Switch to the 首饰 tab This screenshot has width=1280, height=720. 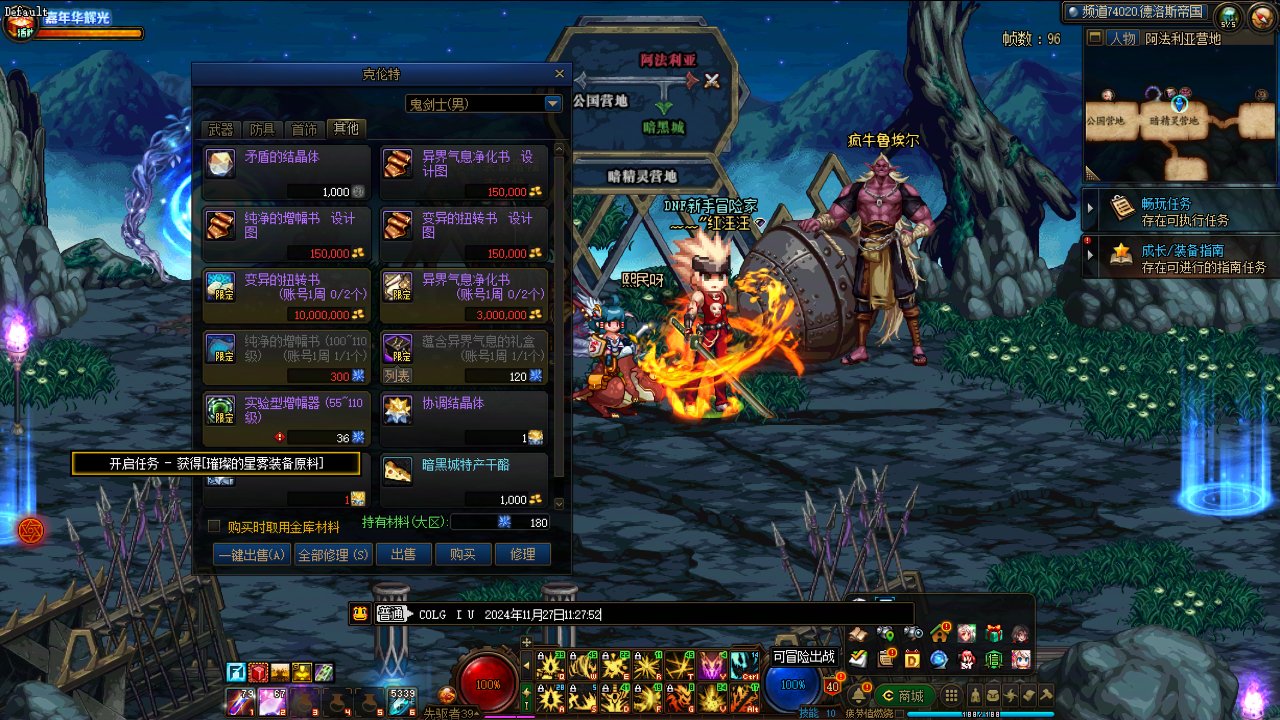304,129
